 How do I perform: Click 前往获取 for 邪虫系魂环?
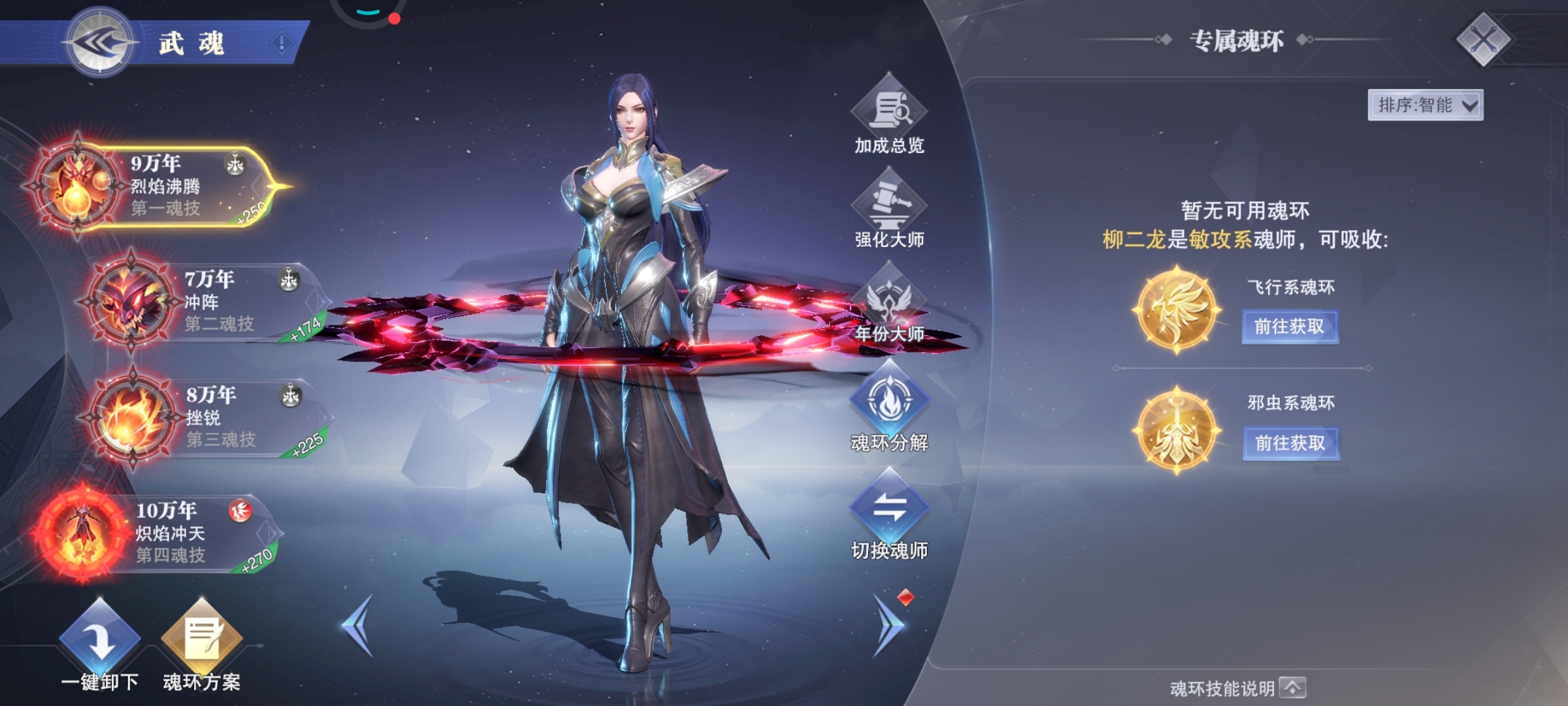[1290, 444]
